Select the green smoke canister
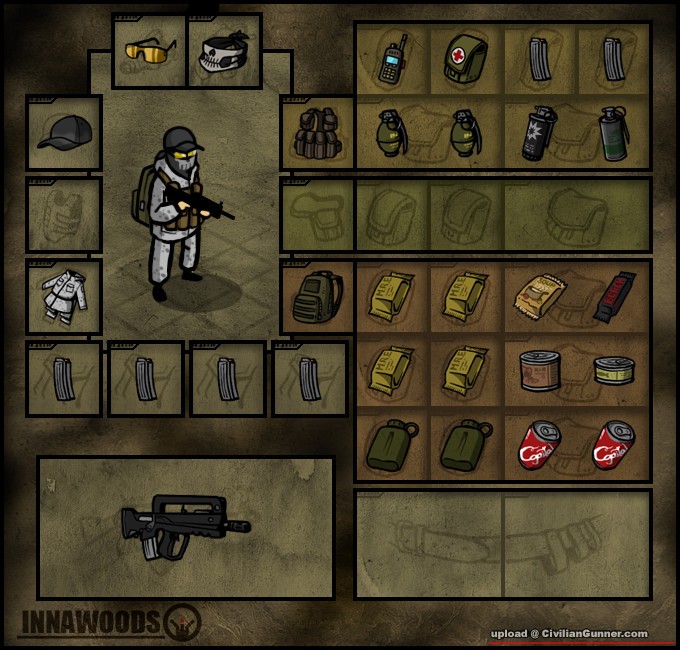The height and width of the screenshot is (650, 680). pos(613,133)
